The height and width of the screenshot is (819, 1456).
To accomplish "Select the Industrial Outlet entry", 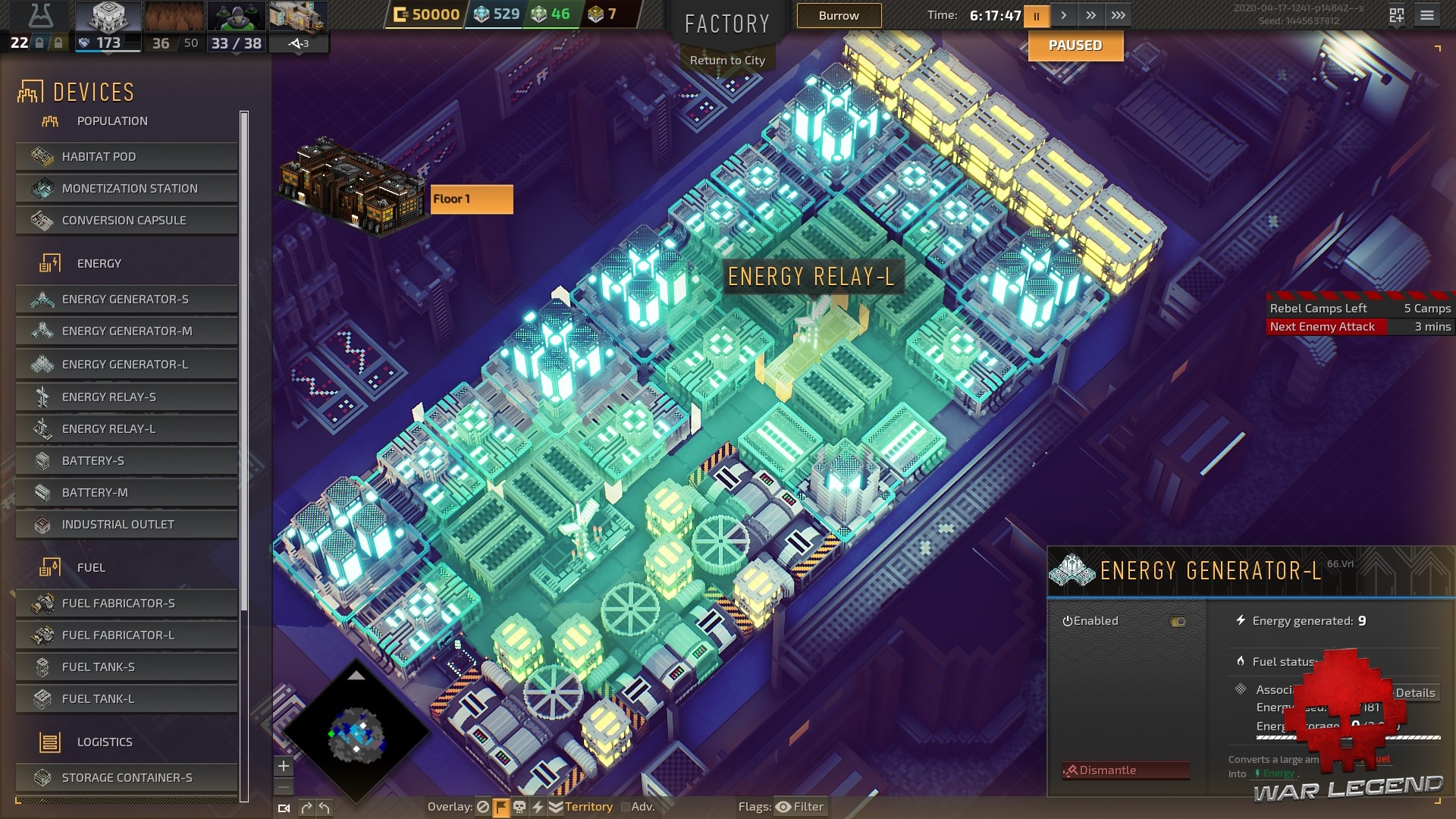I will click(127, 525).
